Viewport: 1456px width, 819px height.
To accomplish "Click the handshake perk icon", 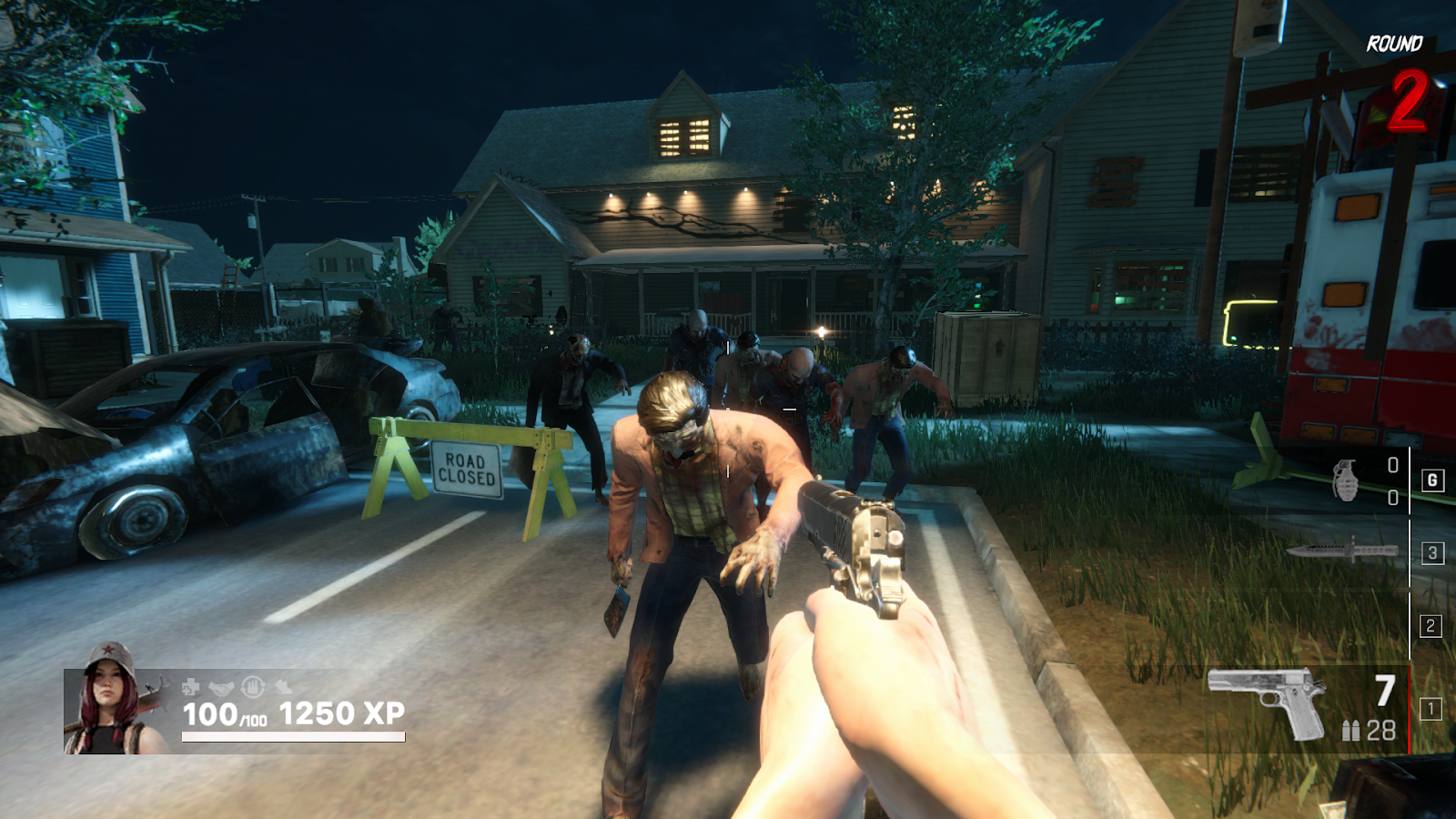I will pyautogui.click(x=221, y=687).
